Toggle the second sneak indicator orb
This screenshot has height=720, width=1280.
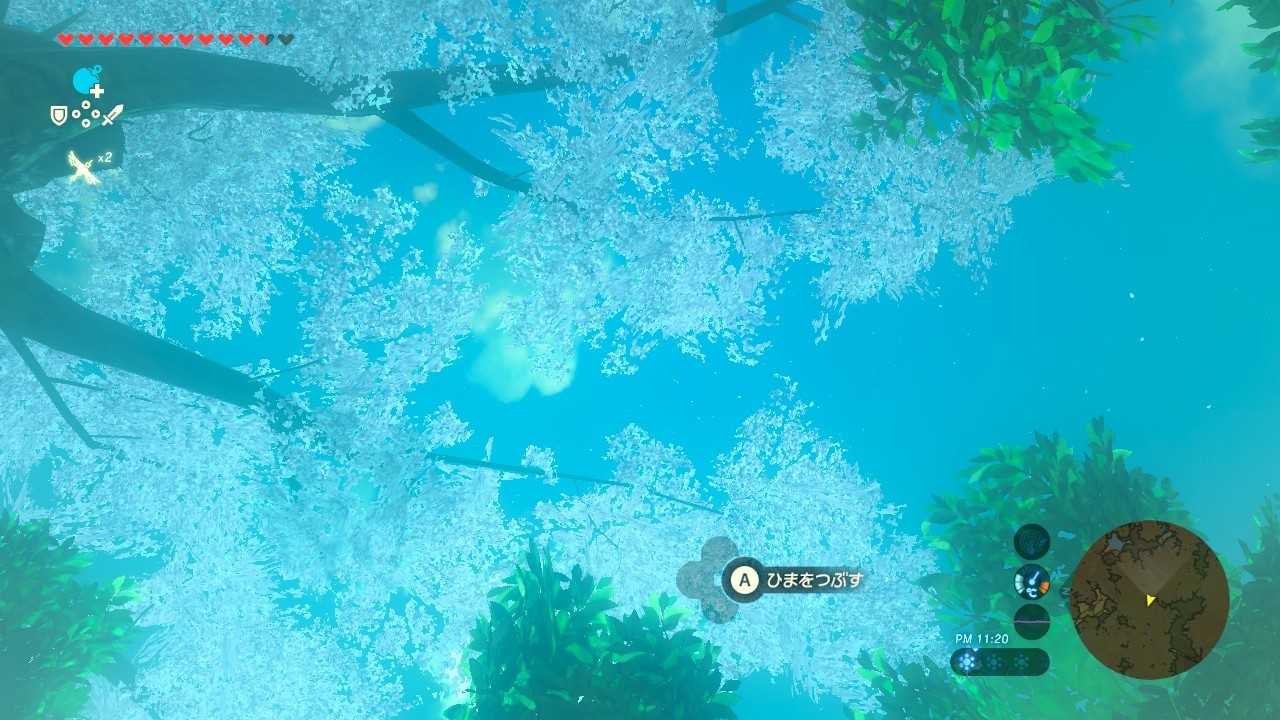(x=994, y=660)
